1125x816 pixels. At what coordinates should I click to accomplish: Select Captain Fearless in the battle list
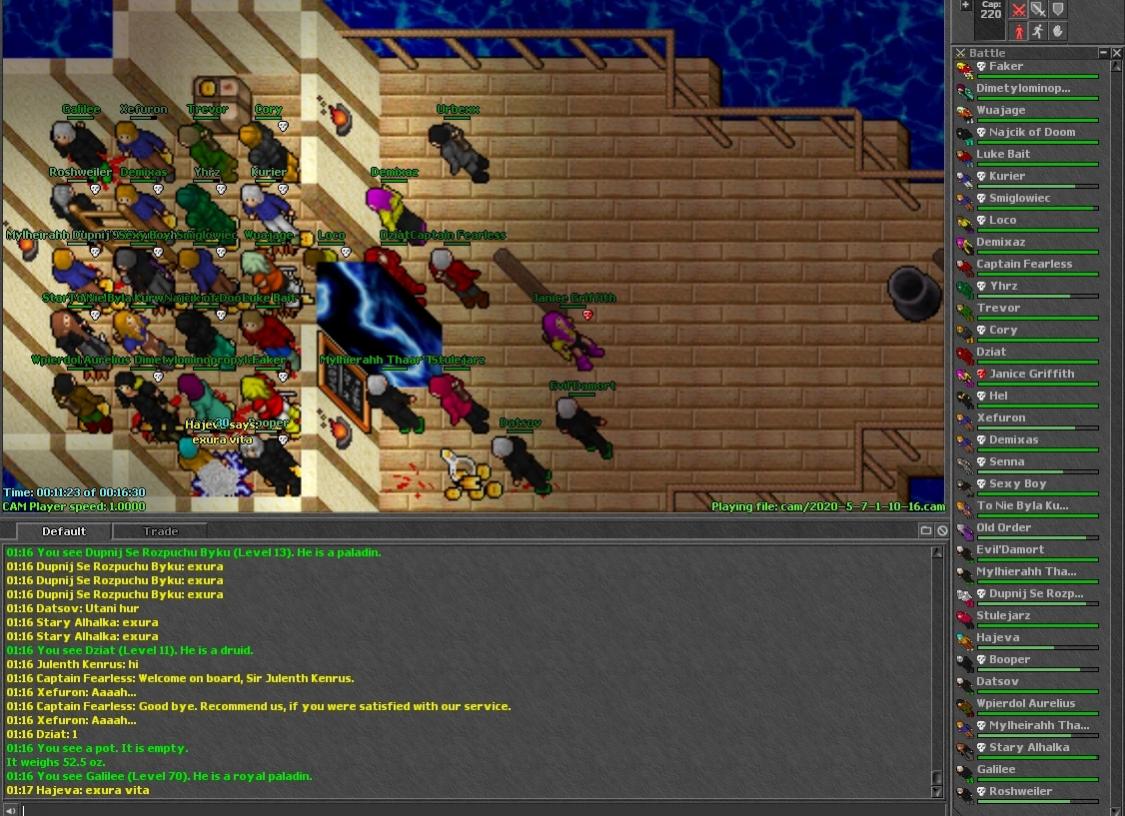click(1024, 265)
